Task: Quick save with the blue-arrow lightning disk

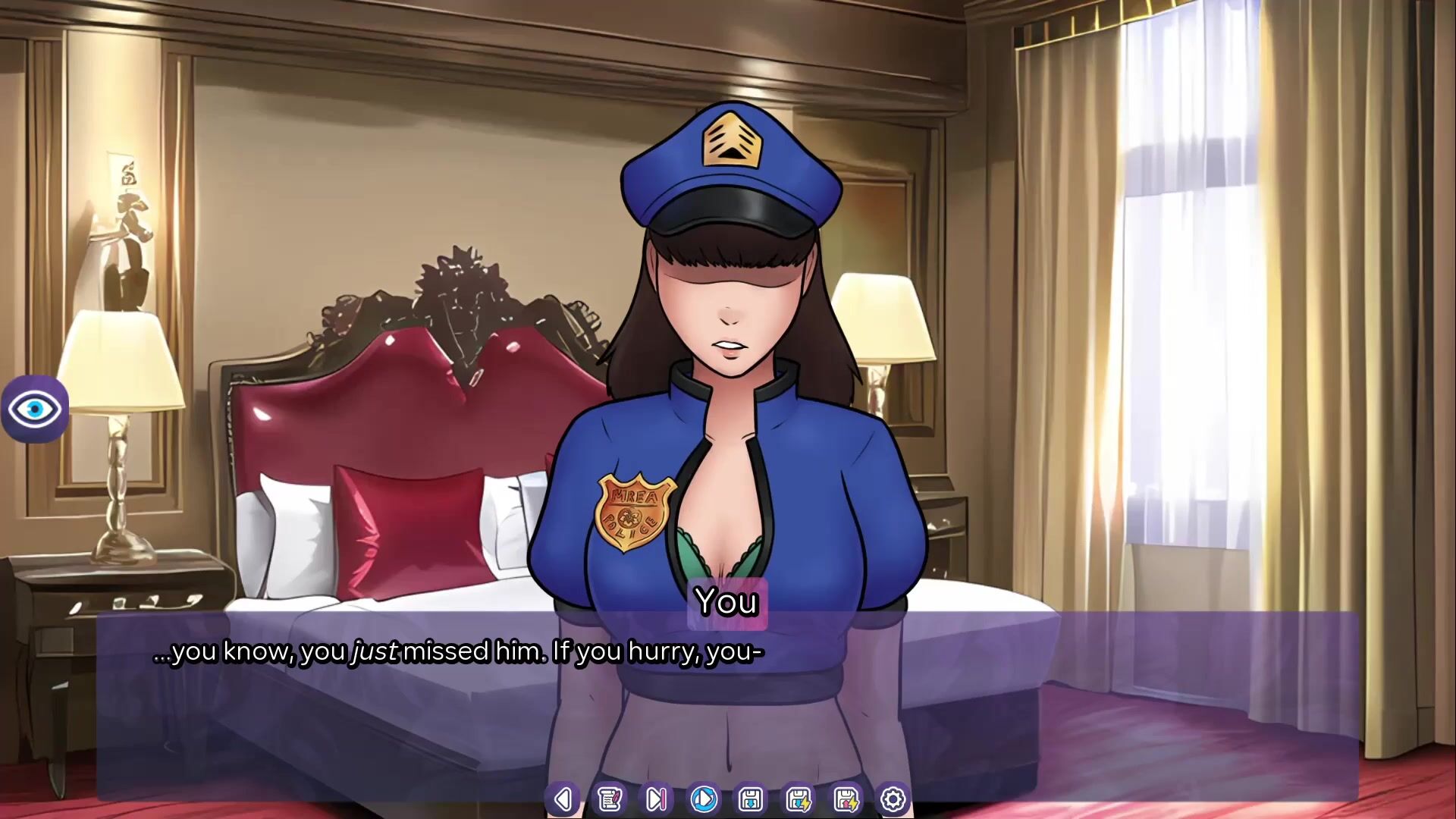Action: tap(798, 799)
